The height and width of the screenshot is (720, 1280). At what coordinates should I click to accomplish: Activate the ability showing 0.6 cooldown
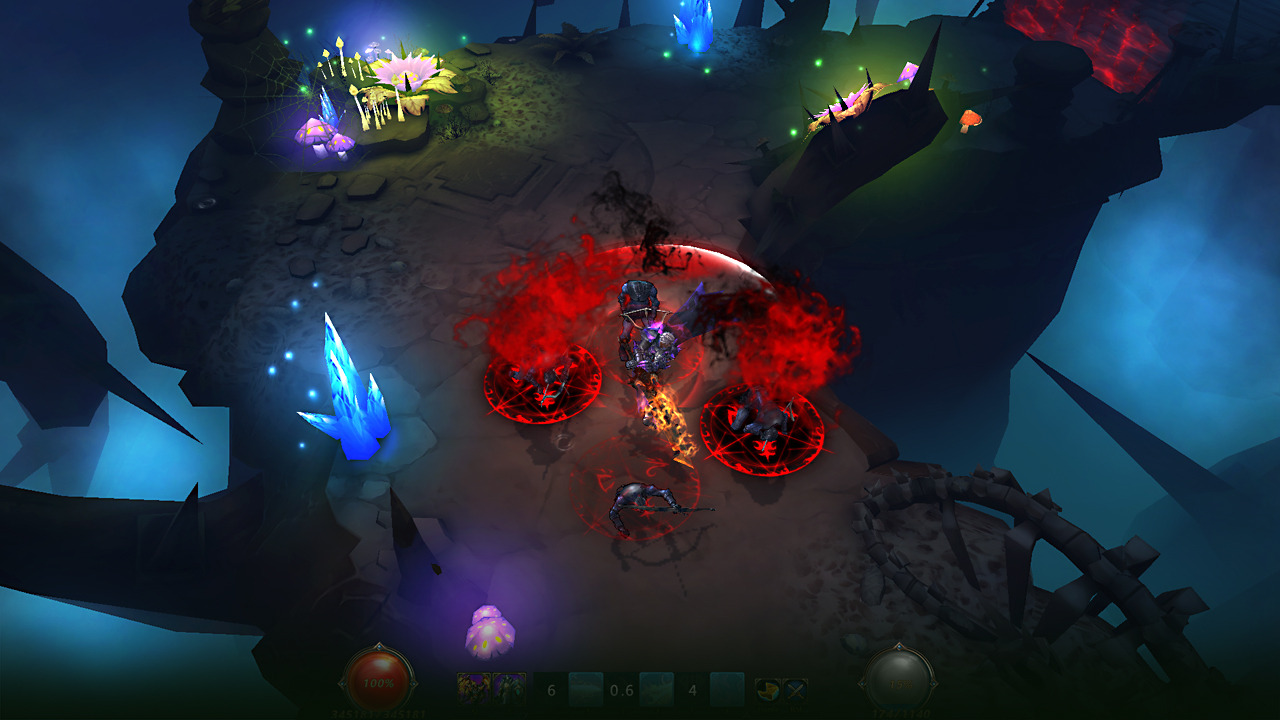656,689
